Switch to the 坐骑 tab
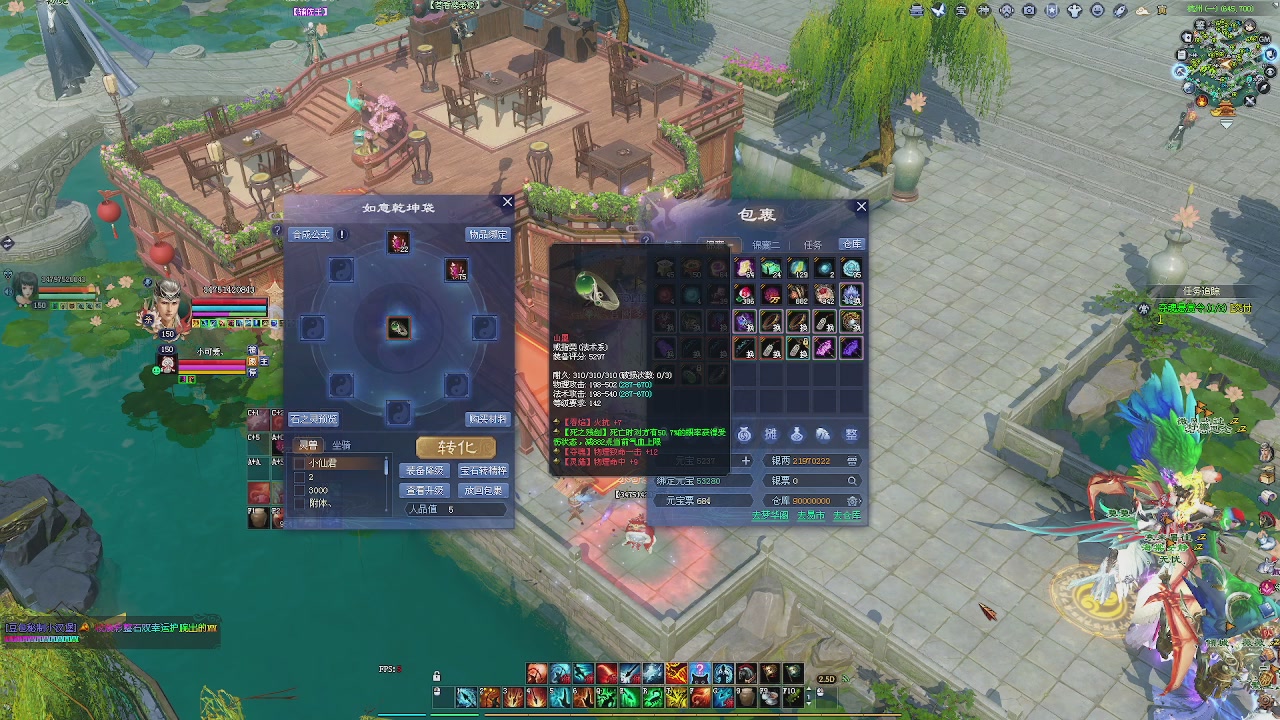The image size is (1280, 720). [342, 445]
